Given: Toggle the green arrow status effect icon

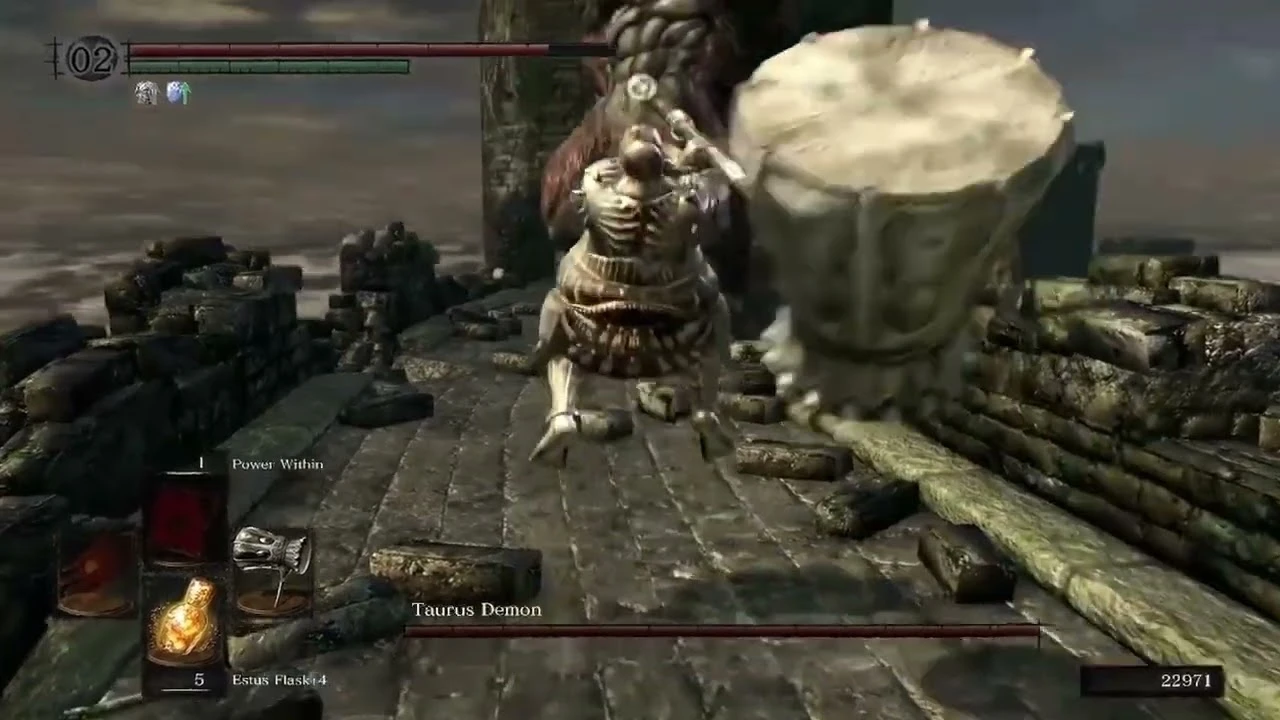Looking at the screenshot, I should [x=185, y=91].
